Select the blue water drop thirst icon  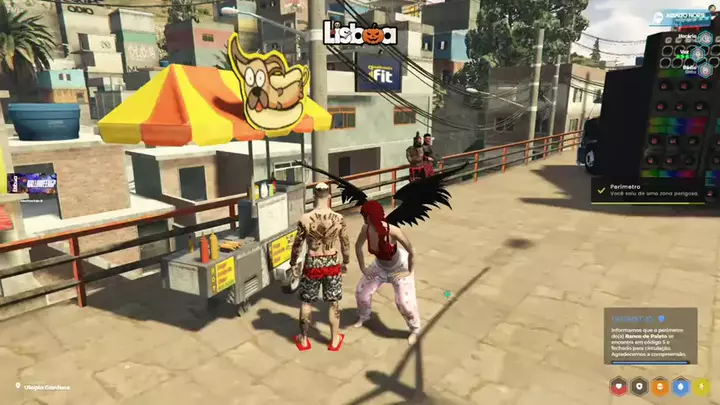(x=680, y=385)
